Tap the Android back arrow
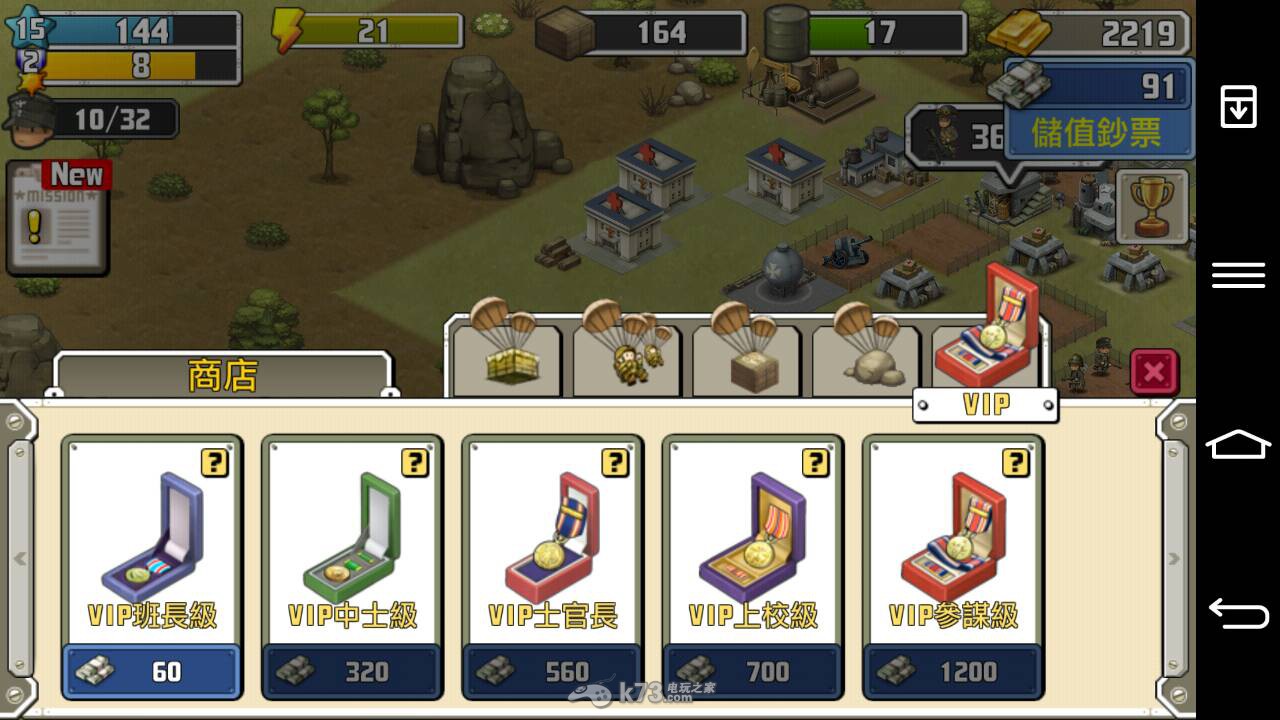The height and width of the screenshot is (720, 1280). click(1238, 613)
